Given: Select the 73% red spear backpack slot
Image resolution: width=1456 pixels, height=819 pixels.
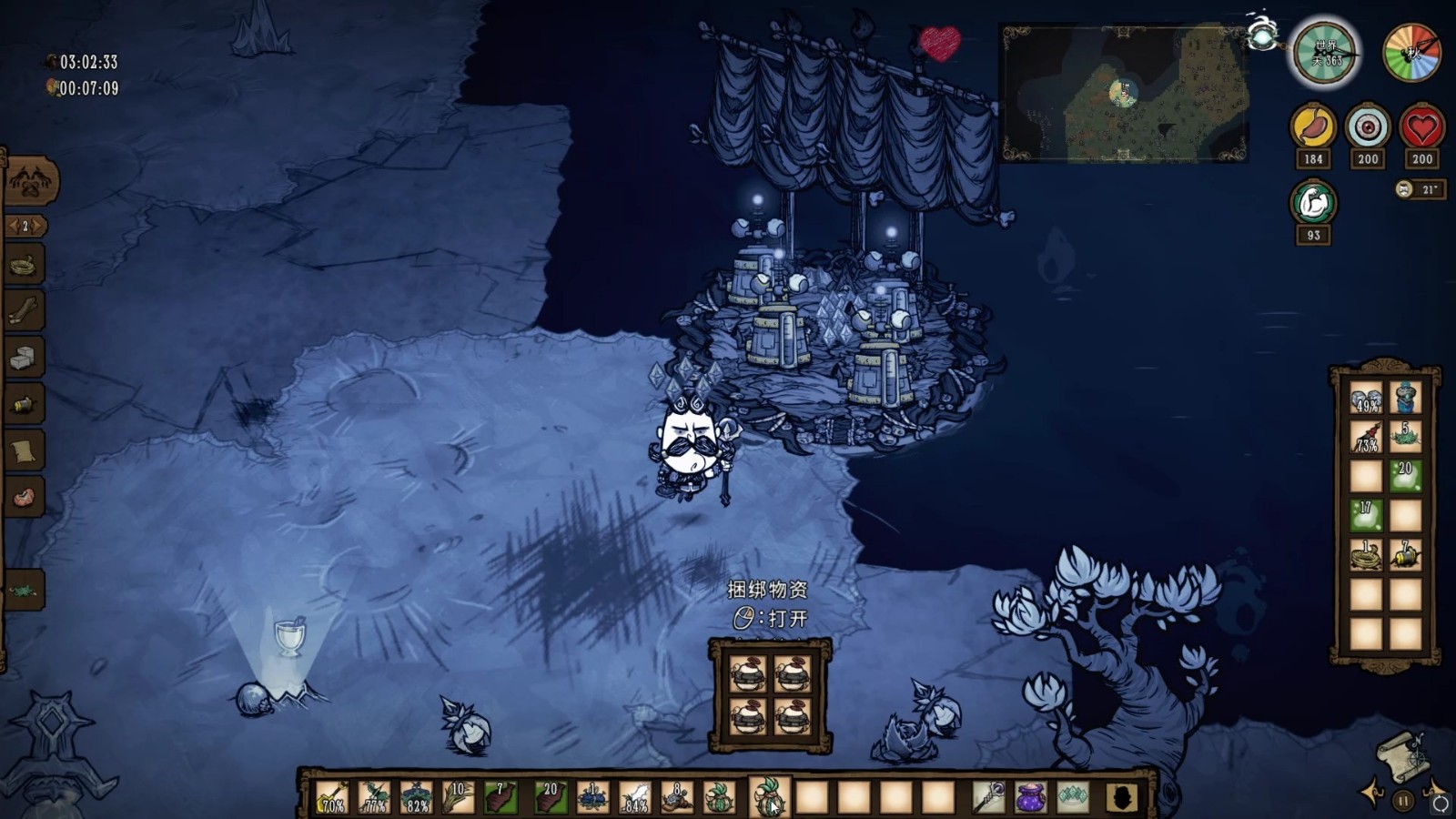Looking at the screenshot, I should (x=1366, y=438).
